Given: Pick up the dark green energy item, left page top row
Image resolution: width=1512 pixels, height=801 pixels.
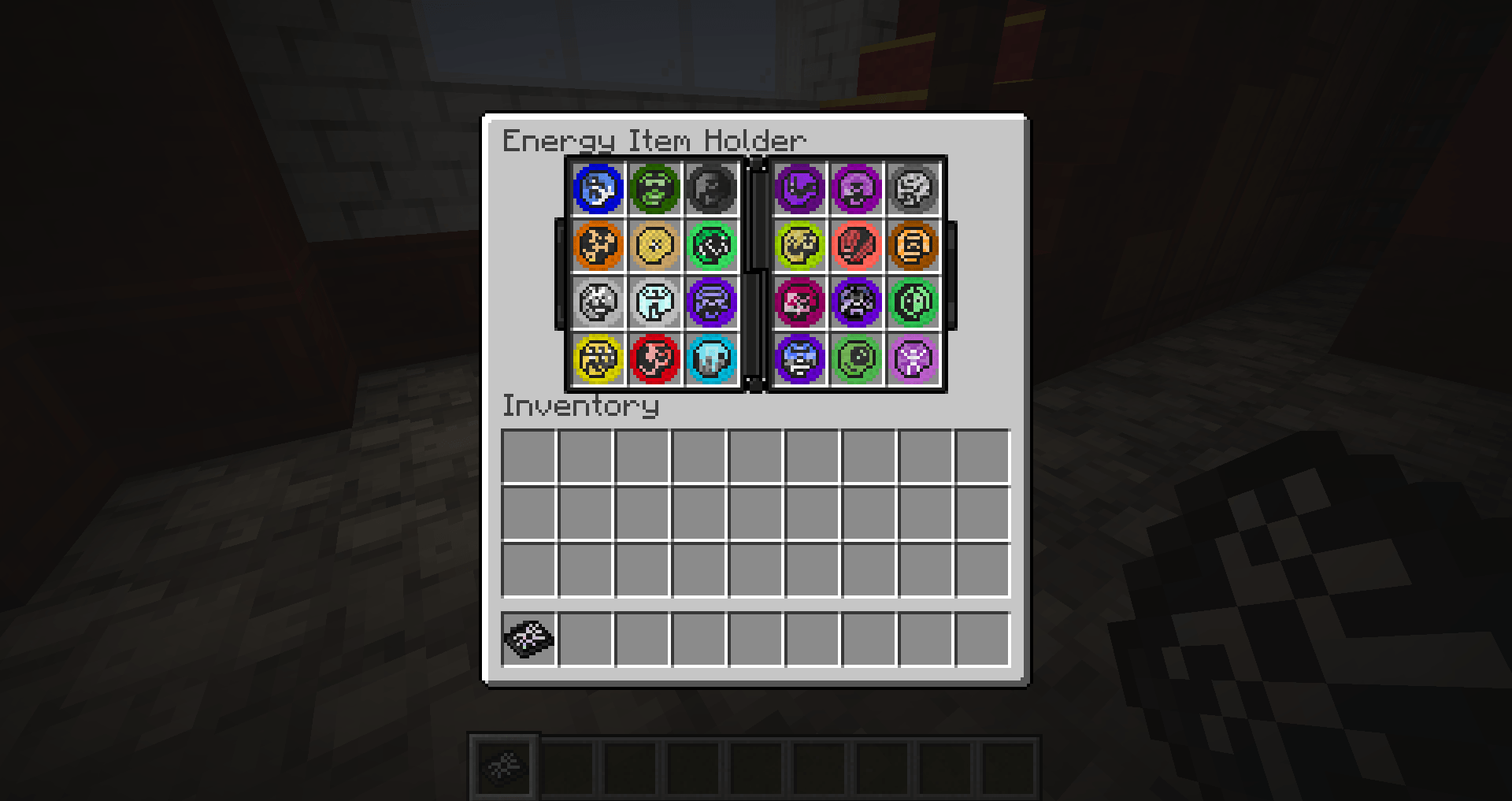Looking at the screenshot, I should pyautogui.click(x=655, y=187).
